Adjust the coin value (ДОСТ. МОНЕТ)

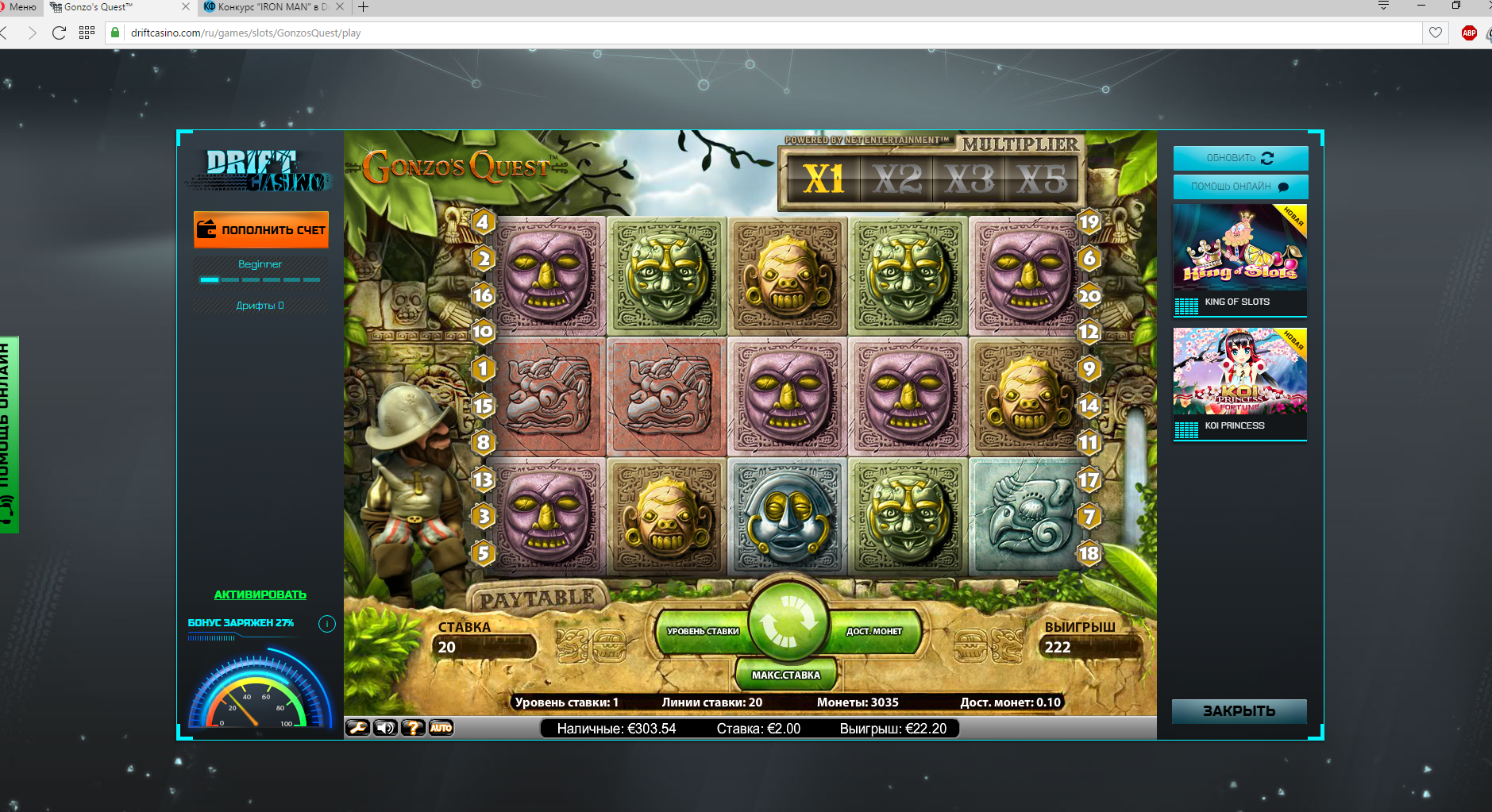pos(874,631)
